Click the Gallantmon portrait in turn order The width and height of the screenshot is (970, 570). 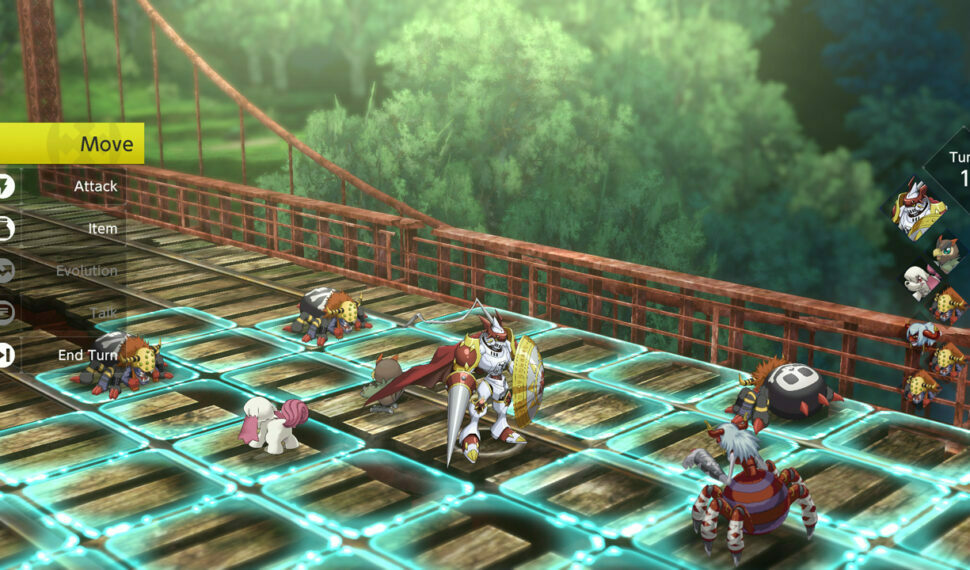pyautogui.click(x=921, y=208)
